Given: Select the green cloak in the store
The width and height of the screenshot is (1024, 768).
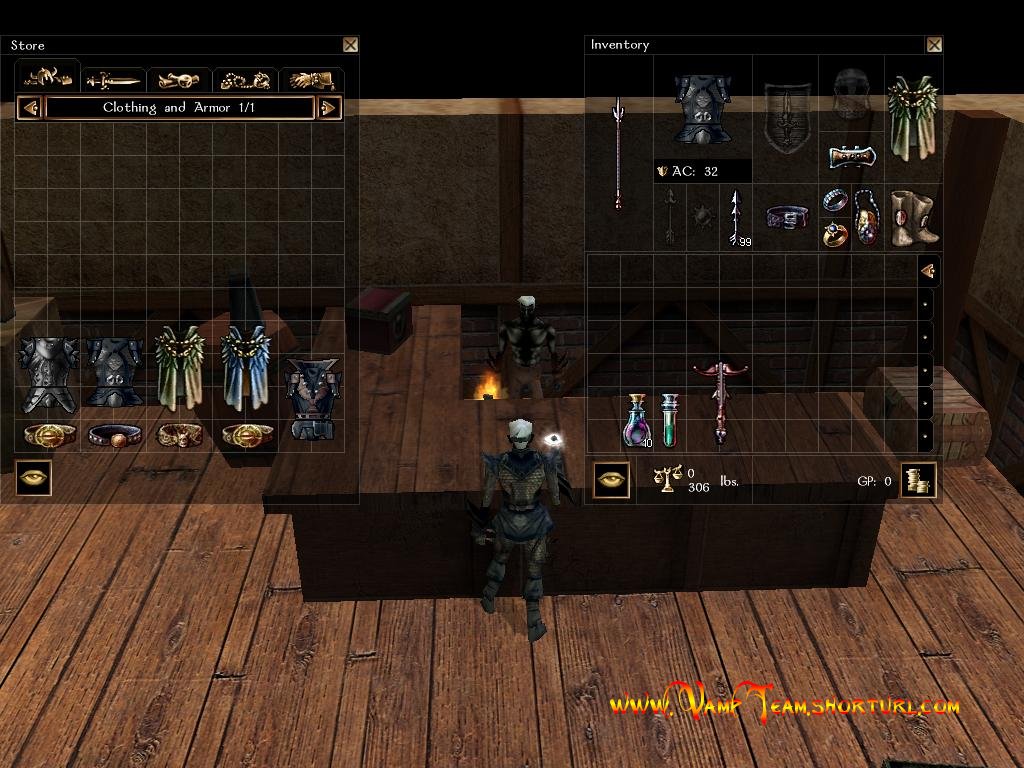Looking at the screenshot, I should (x=180, y=368).
